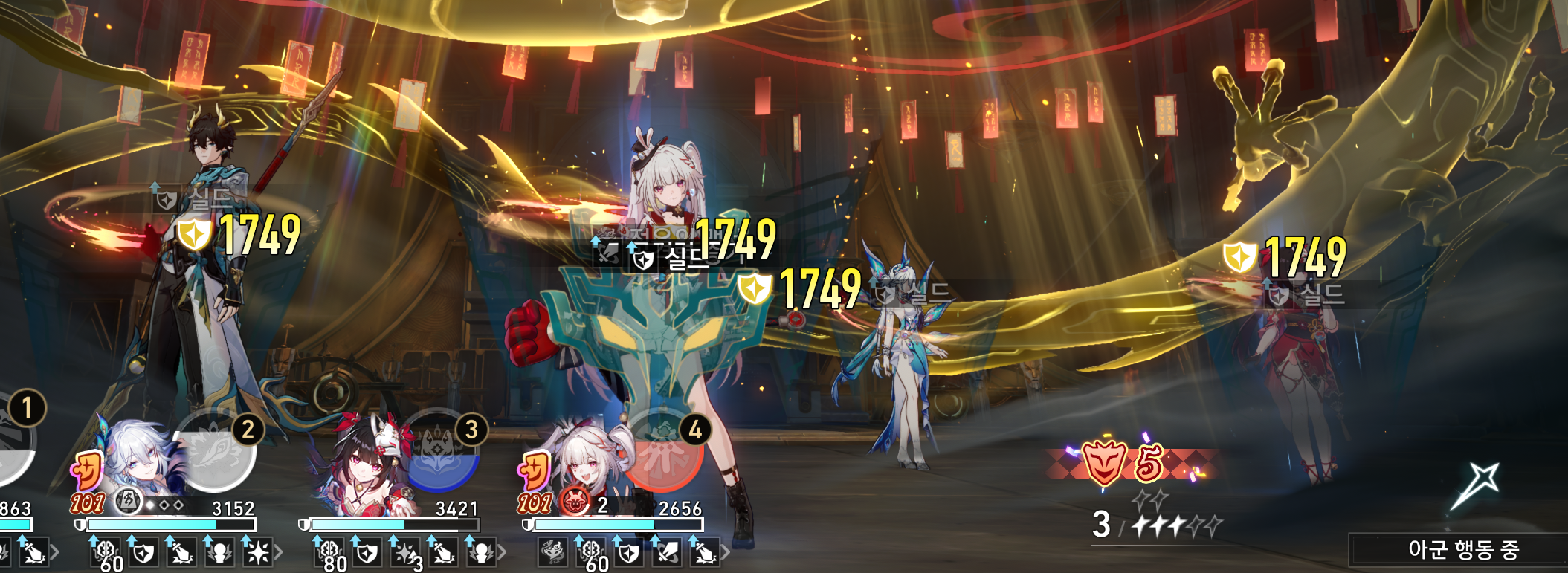Expand Sunday's buff list arrow

tap(278, 552)
